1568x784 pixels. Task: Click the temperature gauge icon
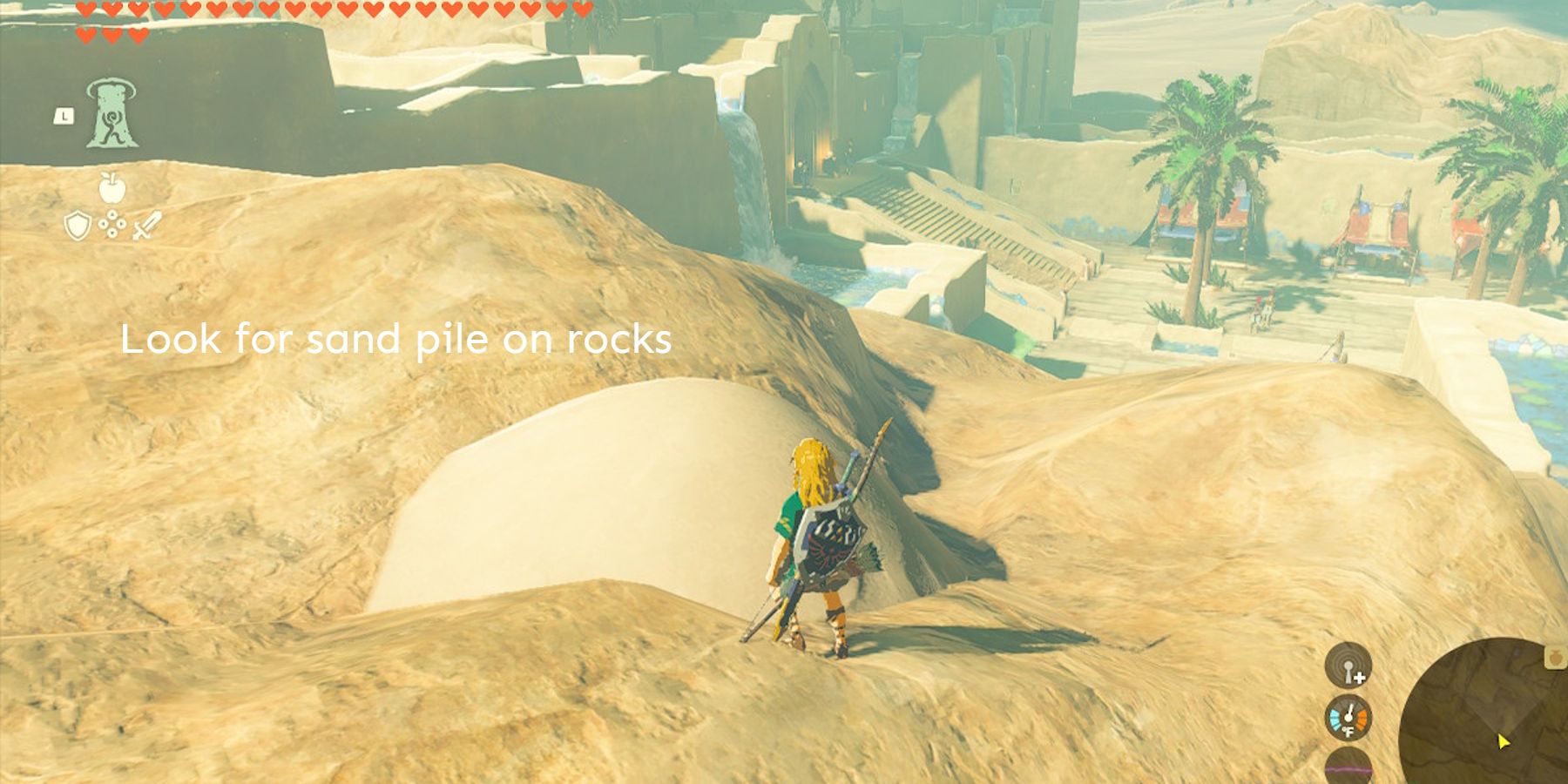[x=1347, y=720]
